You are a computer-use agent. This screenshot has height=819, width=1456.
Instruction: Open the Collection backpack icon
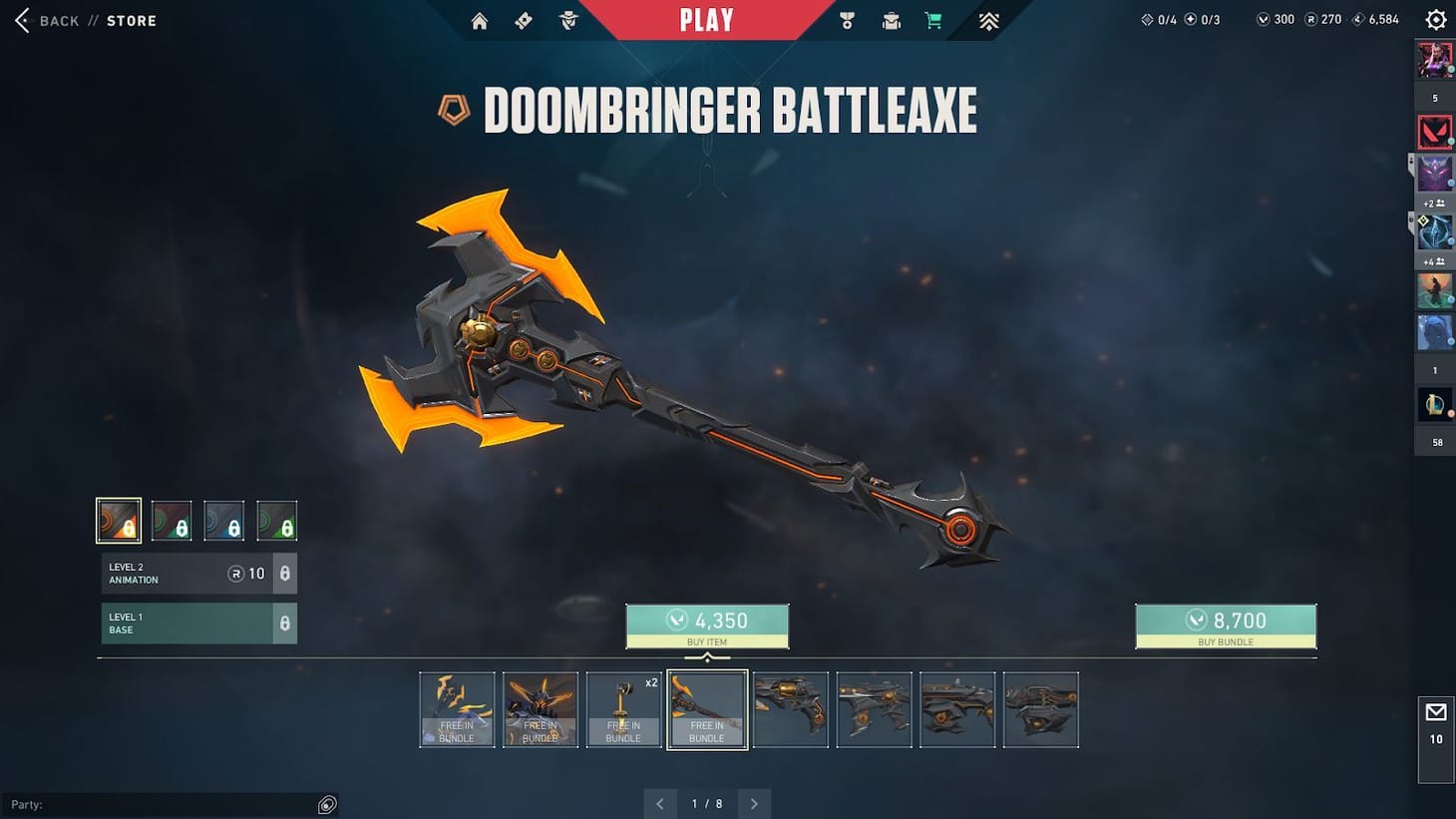[891, 20]
